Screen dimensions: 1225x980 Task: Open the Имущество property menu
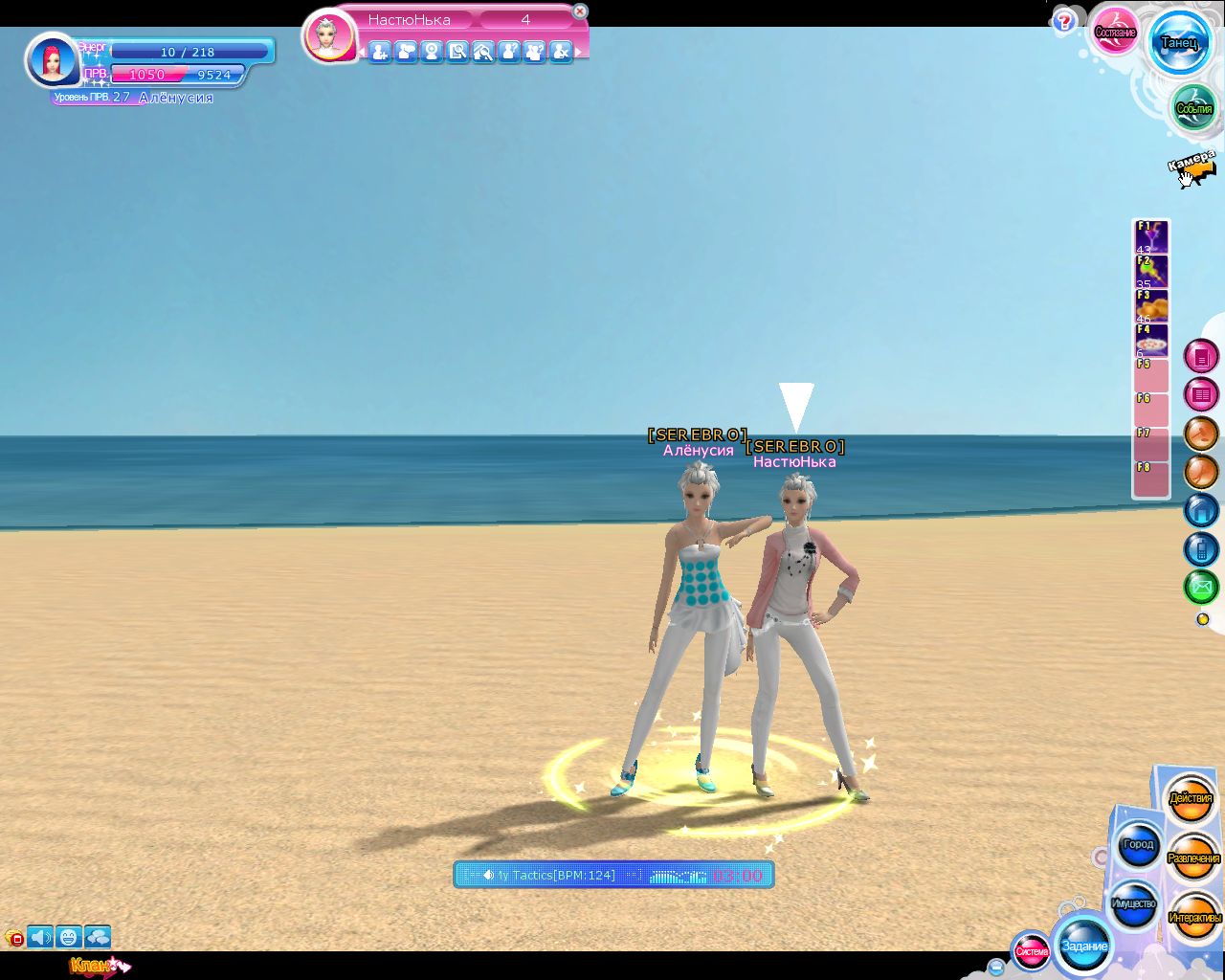point(1134,904)
